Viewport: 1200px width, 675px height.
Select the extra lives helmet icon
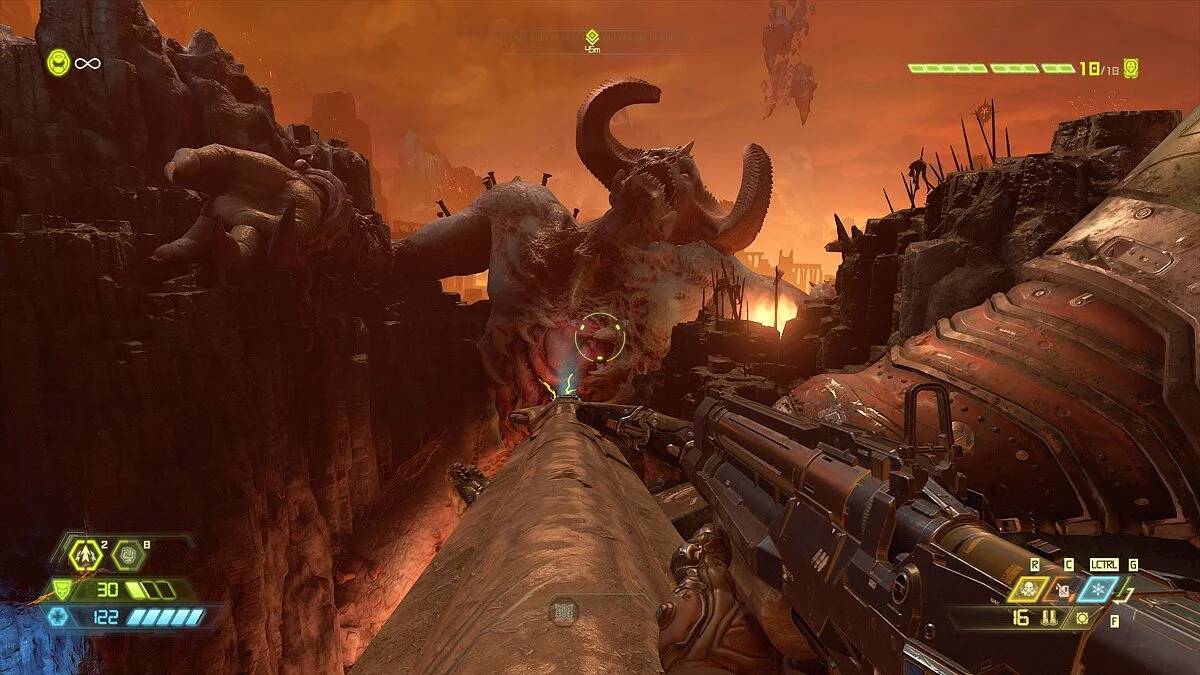(x=59, y=63)
